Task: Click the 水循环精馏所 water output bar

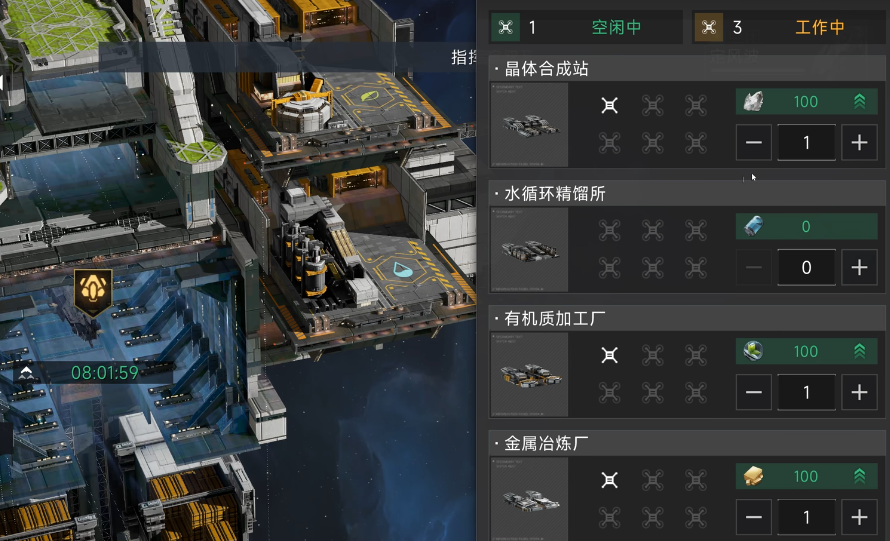Action: pyautogui.click(x=805, y=227)
